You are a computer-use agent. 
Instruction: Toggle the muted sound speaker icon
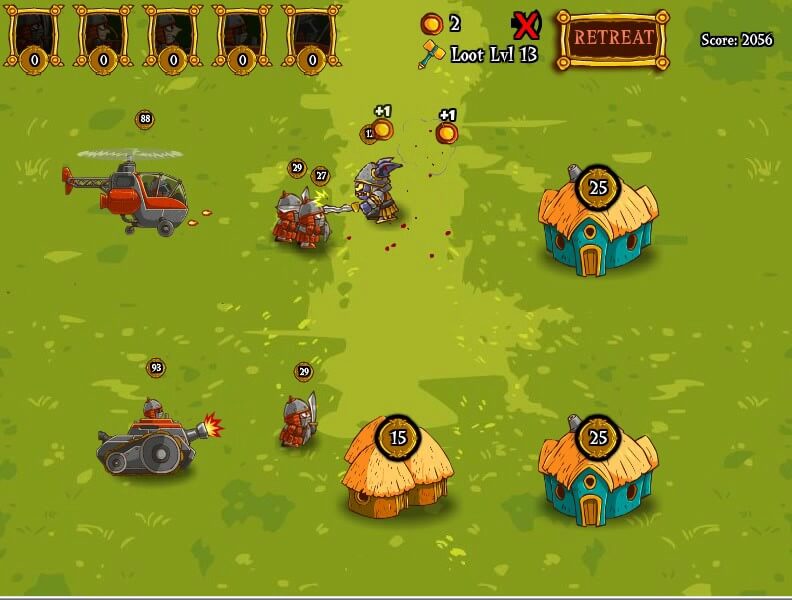click(x=525, y=23)
